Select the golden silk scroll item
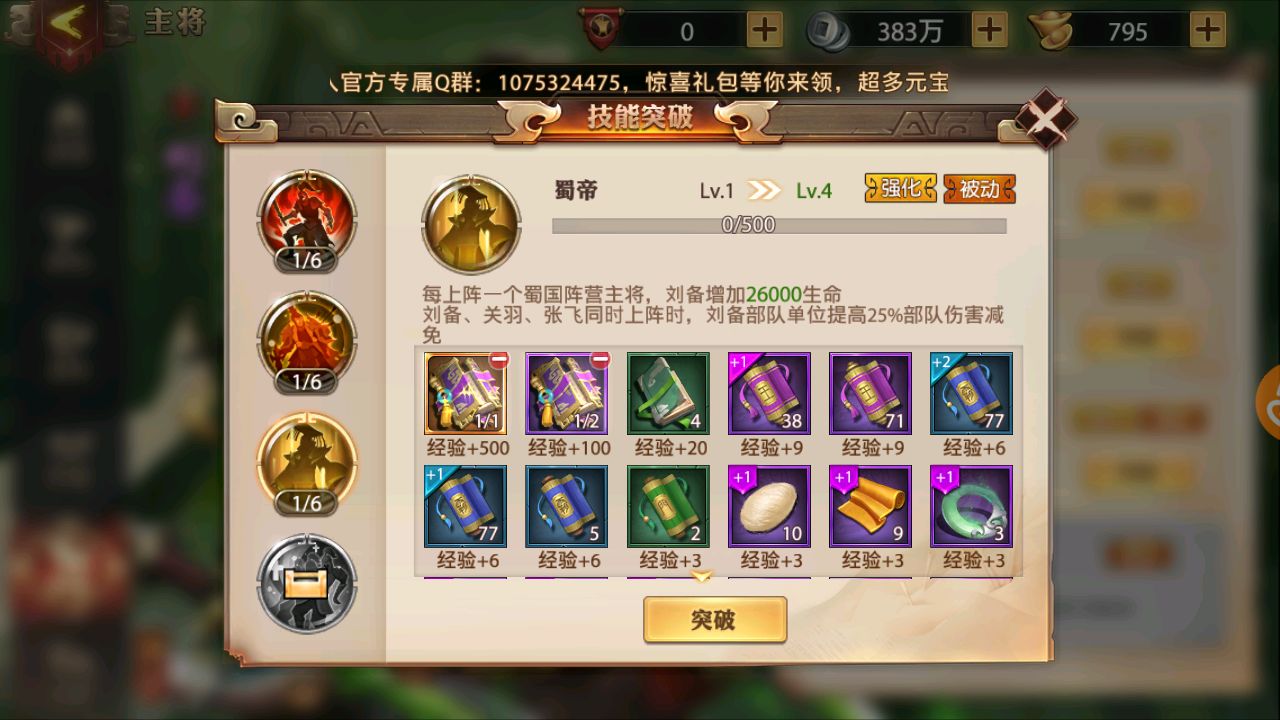 click(x=870, y=505)
